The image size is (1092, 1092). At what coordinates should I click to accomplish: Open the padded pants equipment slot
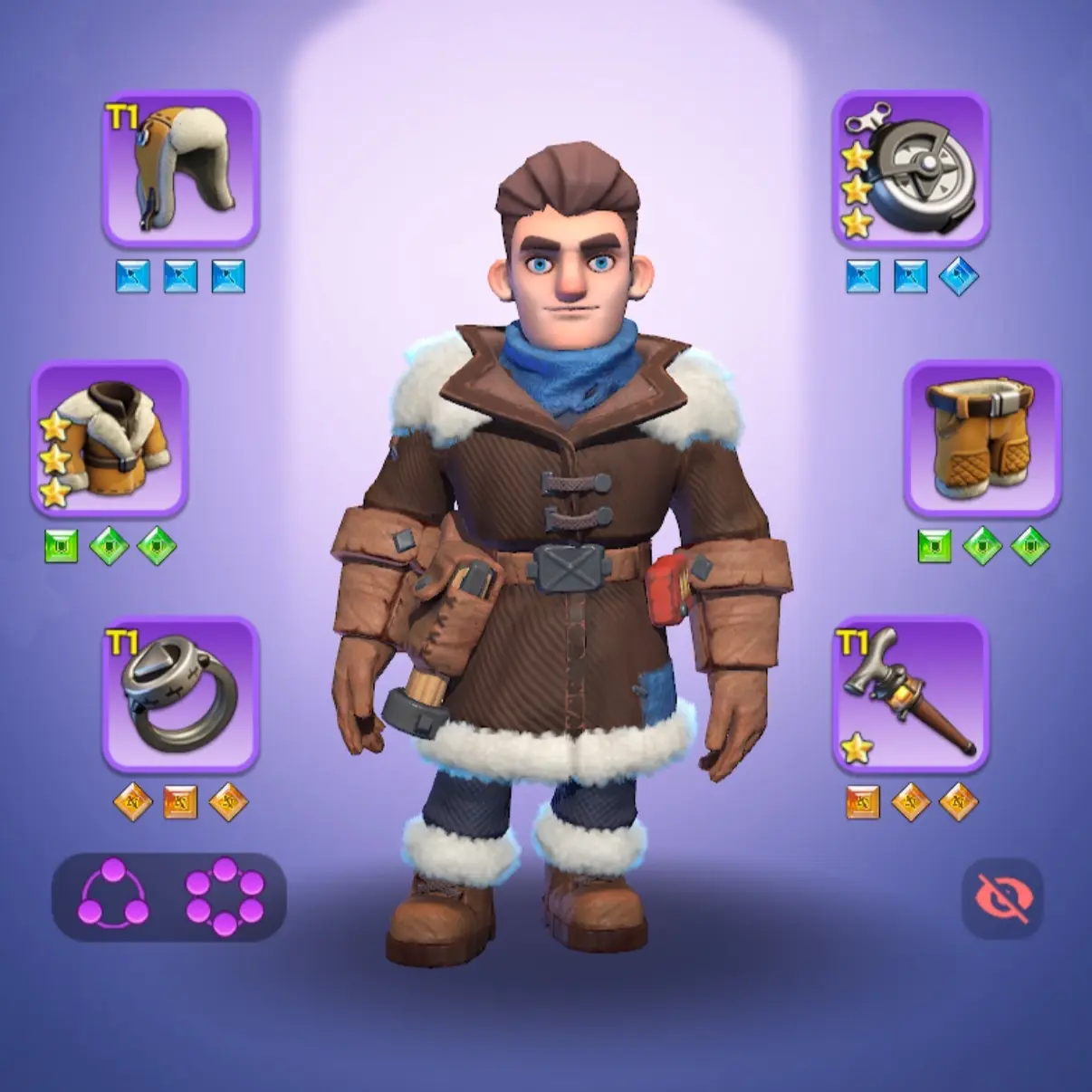click(982, 438)
